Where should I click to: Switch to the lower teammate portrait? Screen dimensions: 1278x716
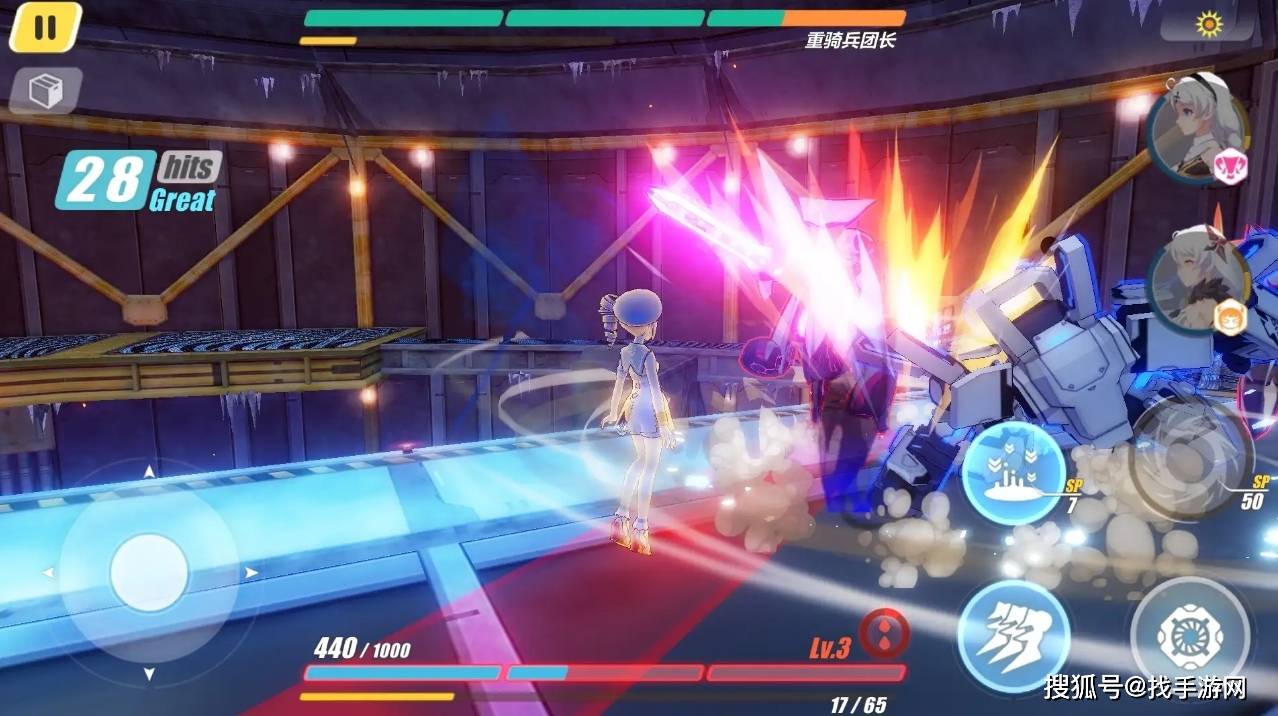tap(1197, 281)
